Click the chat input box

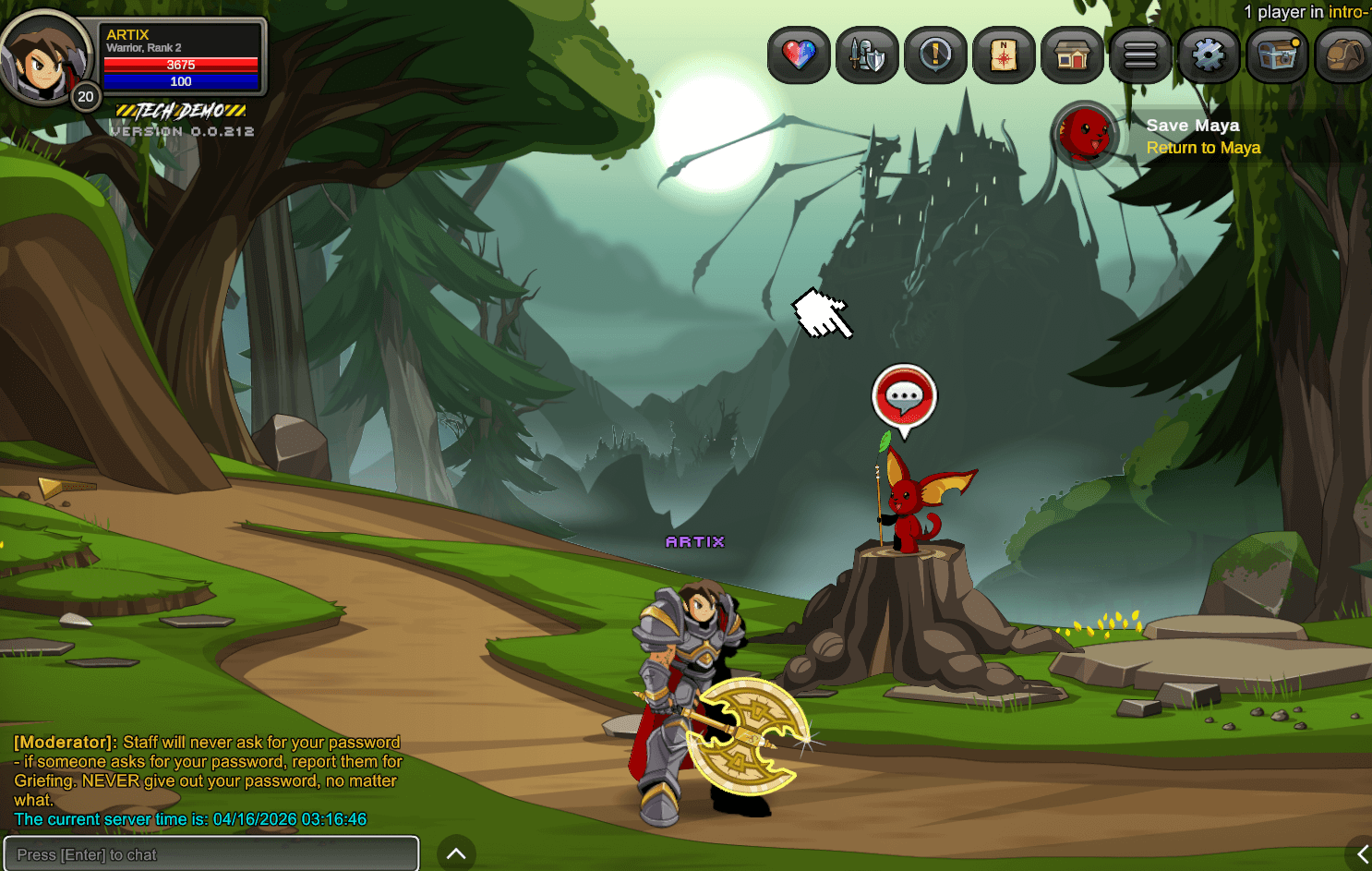click(x=211, y=854)
